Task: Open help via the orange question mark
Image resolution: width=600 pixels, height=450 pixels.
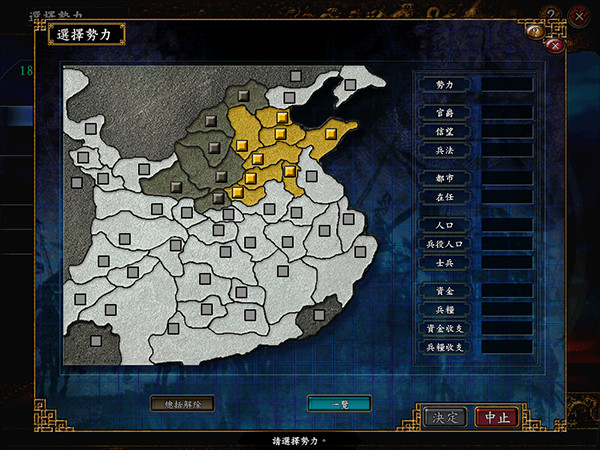Action: coord(535,32)
